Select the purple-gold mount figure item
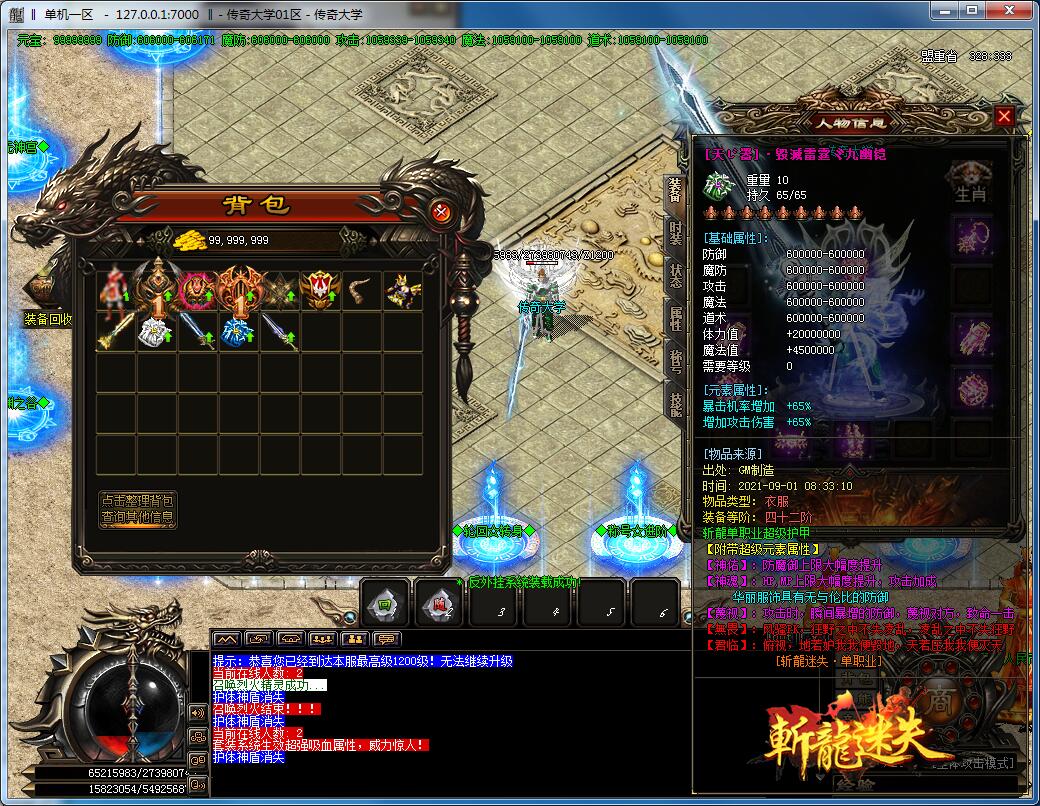1040x806 pixels. 402,290
